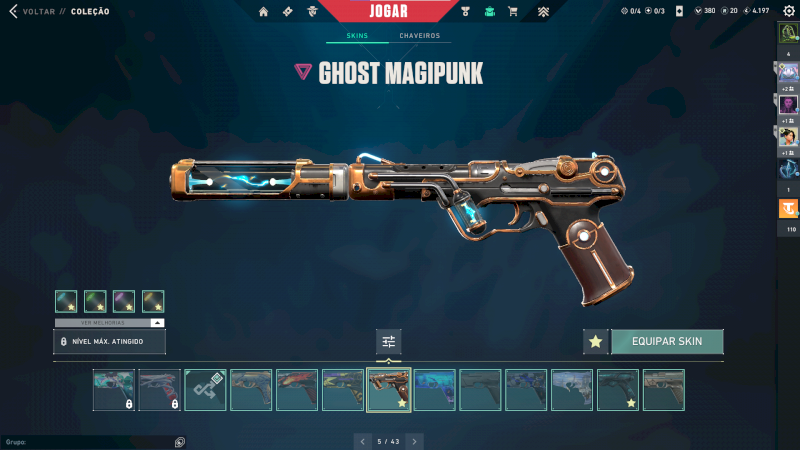Choose the highlighted Magipunk Ghost thumbnail
The height and width of the screenshot is (450, 800).
pyautogui.click(x=388, y=390)
